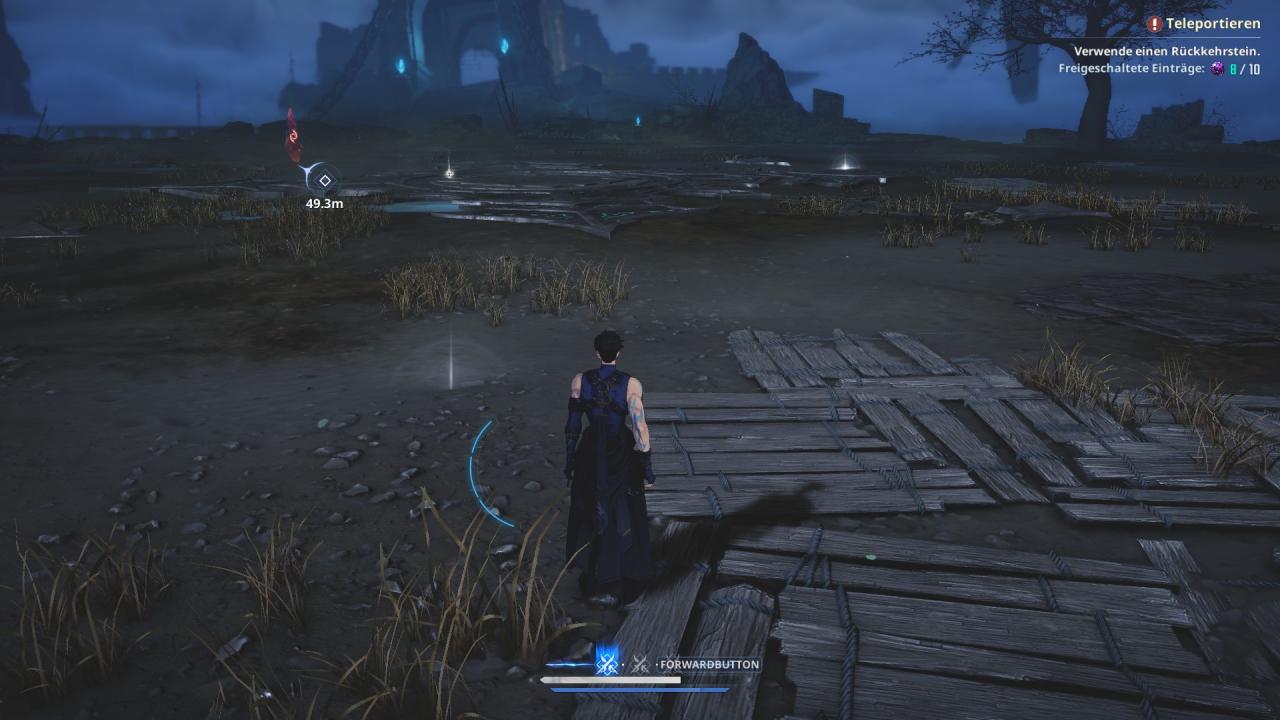Click the diamond waypoint marker showing 49.3m
Screen dimensions: 1280x720
(324, 180)
